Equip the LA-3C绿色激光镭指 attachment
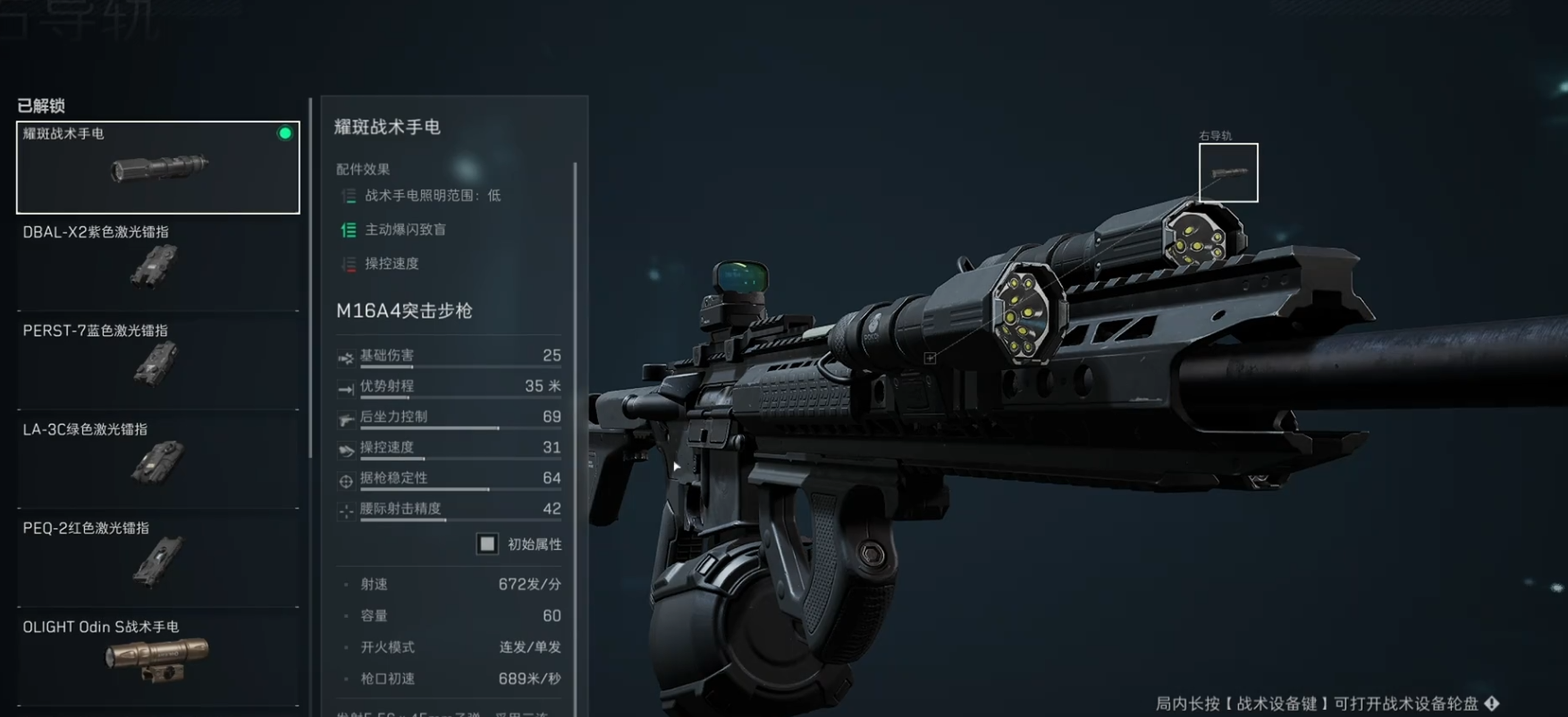 158,462
